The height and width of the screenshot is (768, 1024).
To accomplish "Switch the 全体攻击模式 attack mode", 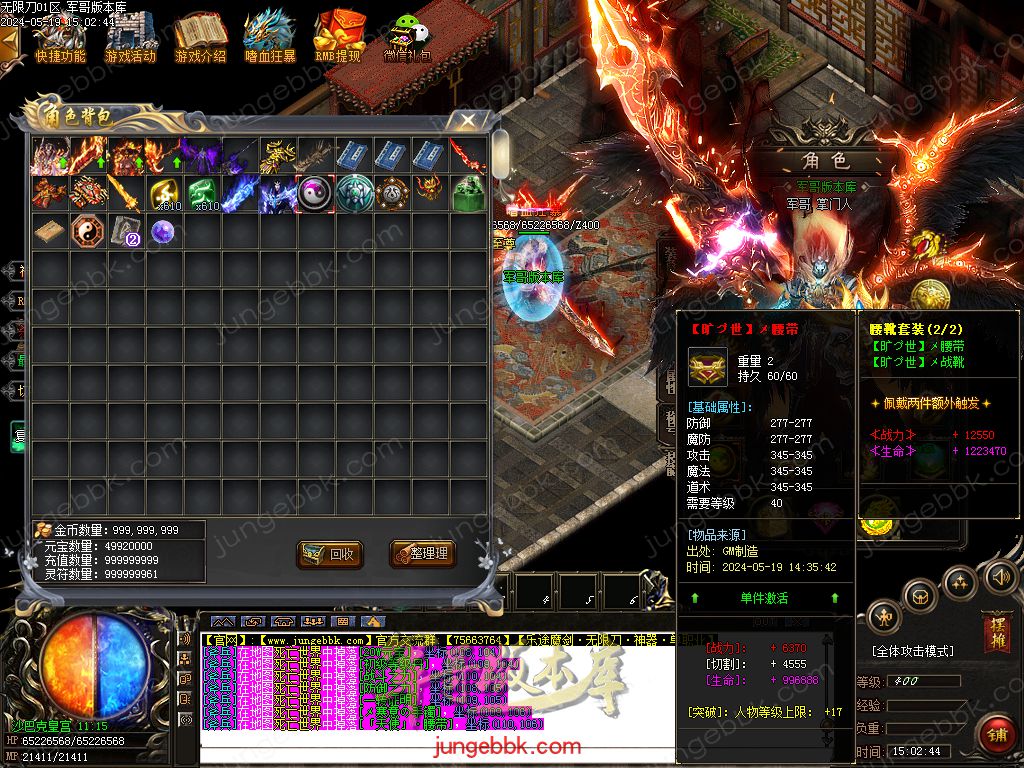I will coord(912,651).
